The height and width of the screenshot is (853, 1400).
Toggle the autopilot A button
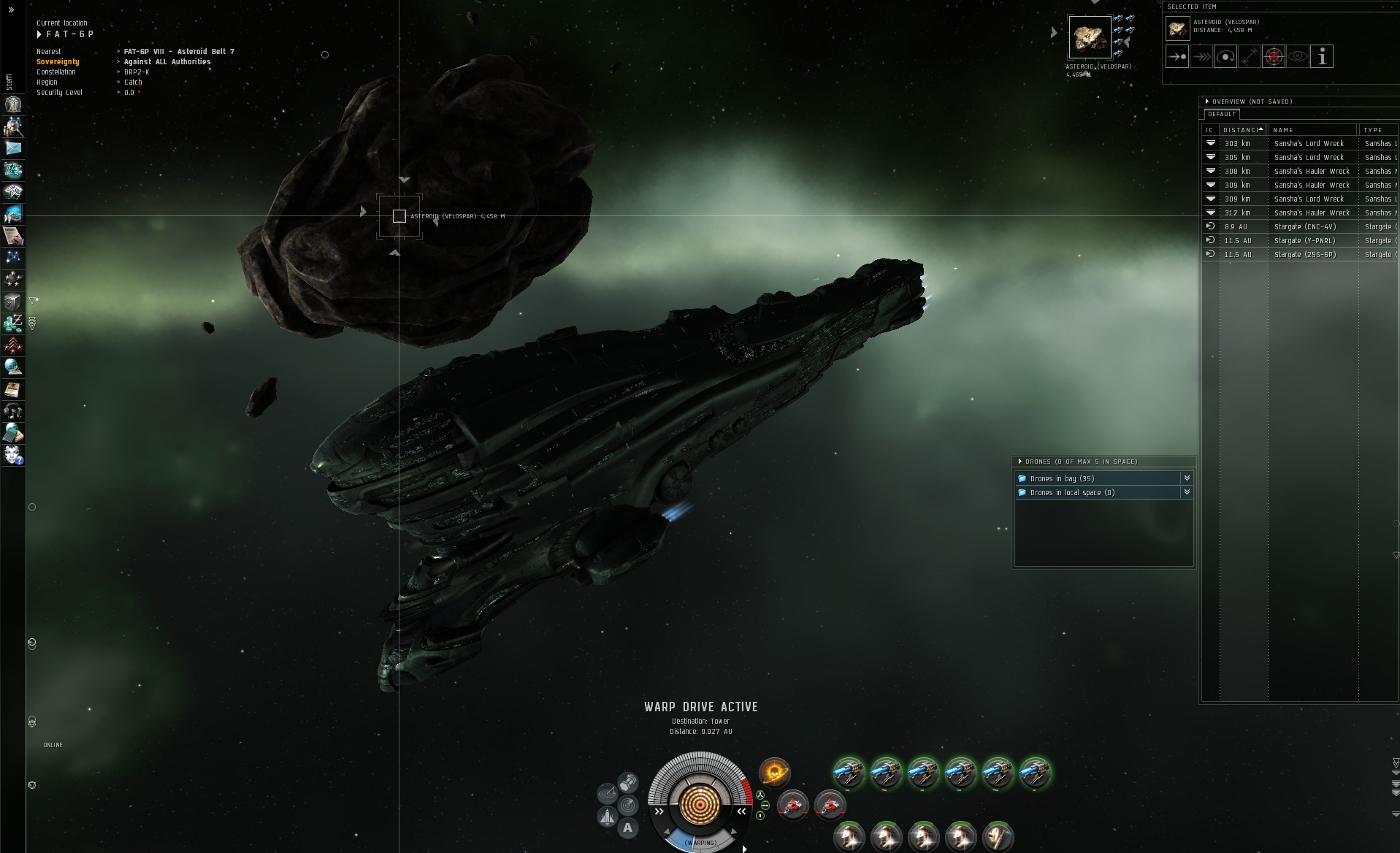(x=627, y=828)
